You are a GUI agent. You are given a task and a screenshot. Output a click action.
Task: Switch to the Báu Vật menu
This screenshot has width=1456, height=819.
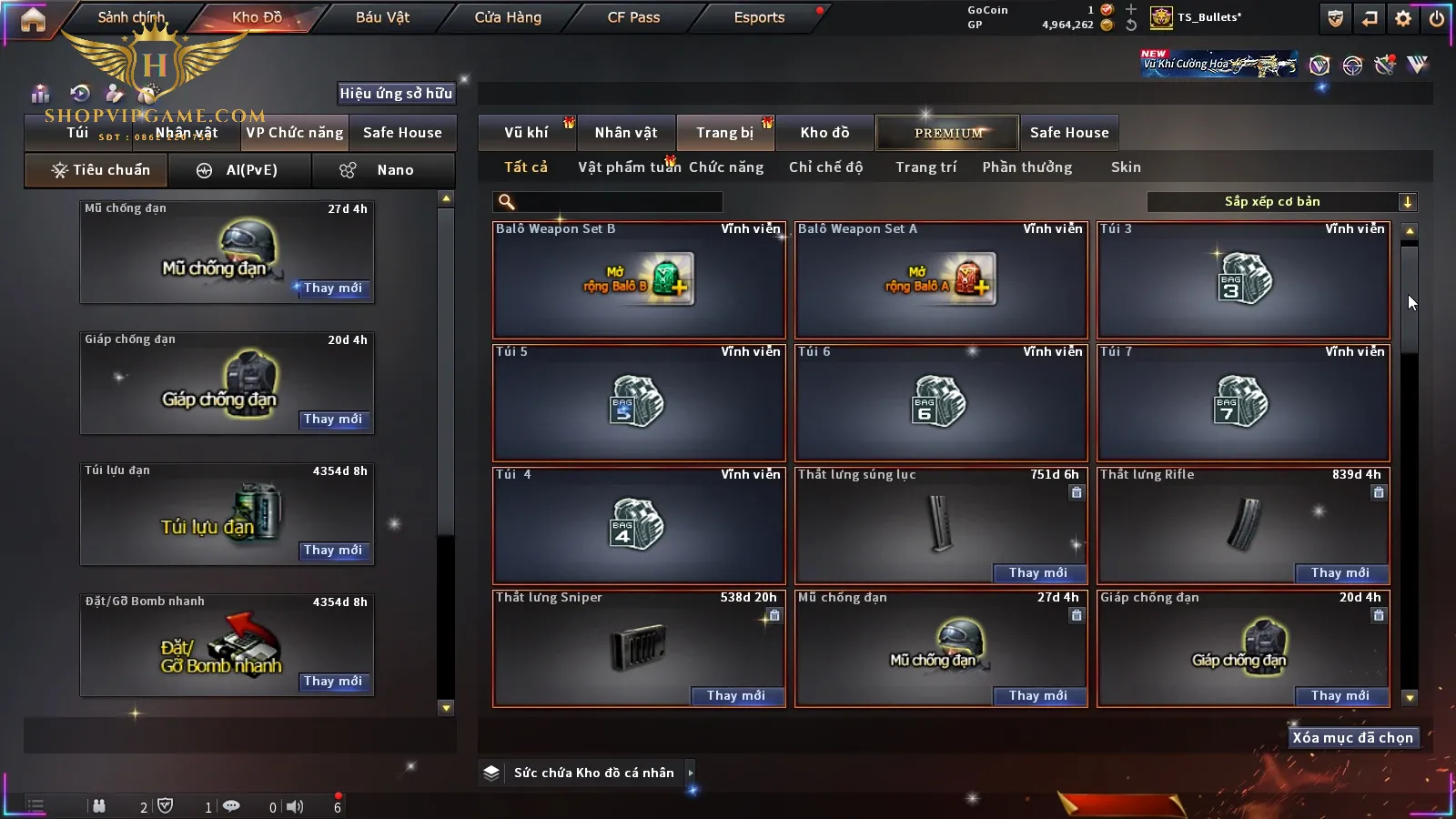382,17
